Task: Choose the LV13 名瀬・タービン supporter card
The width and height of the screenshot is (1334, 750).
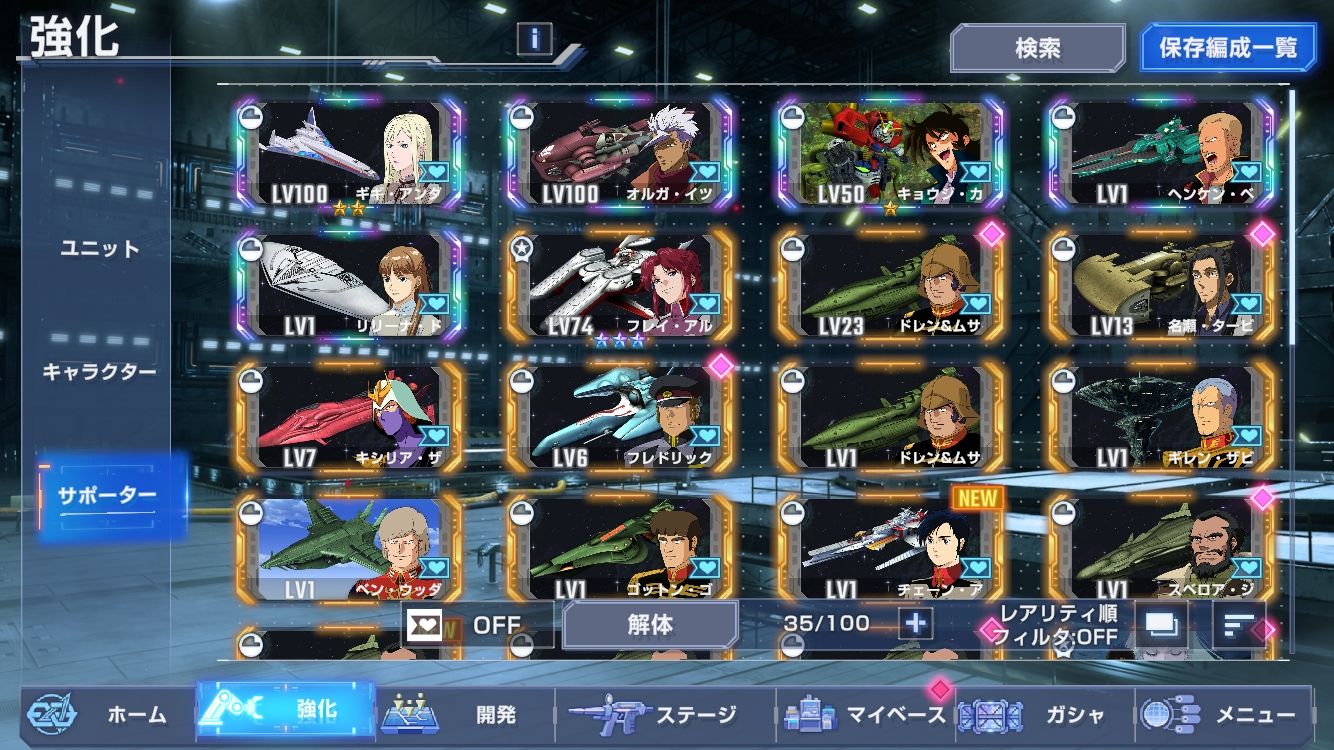Action: tap(1160, 285)
